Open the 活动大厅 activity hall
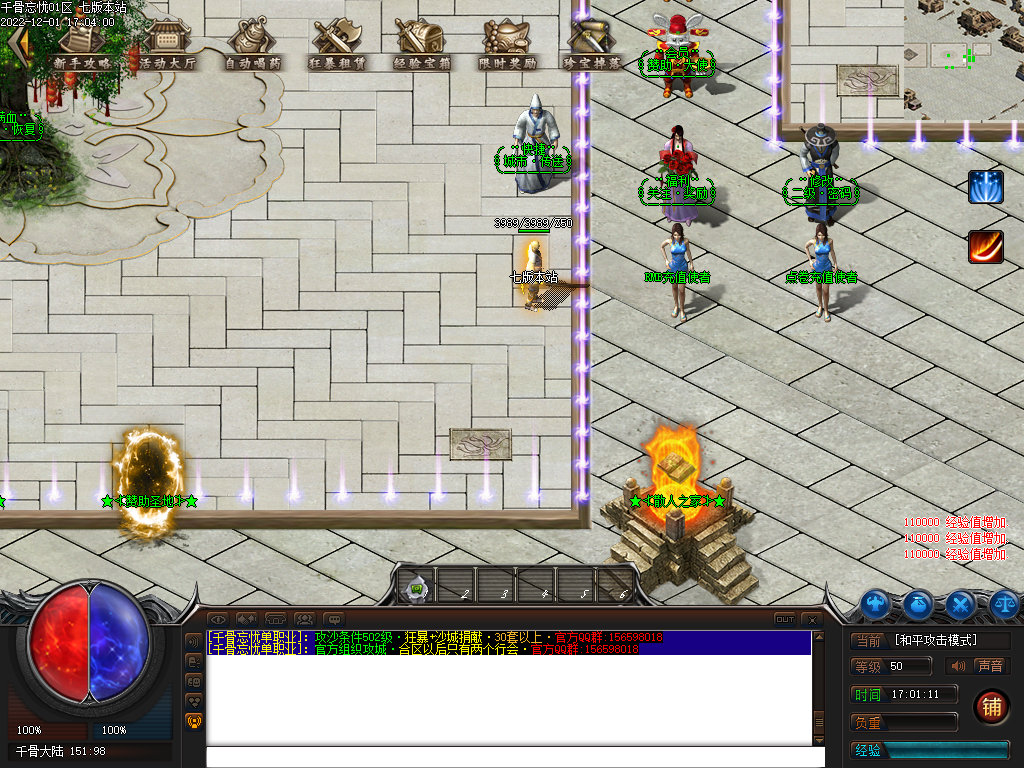This screenshot has width=1024, height=768. point(167,45)
